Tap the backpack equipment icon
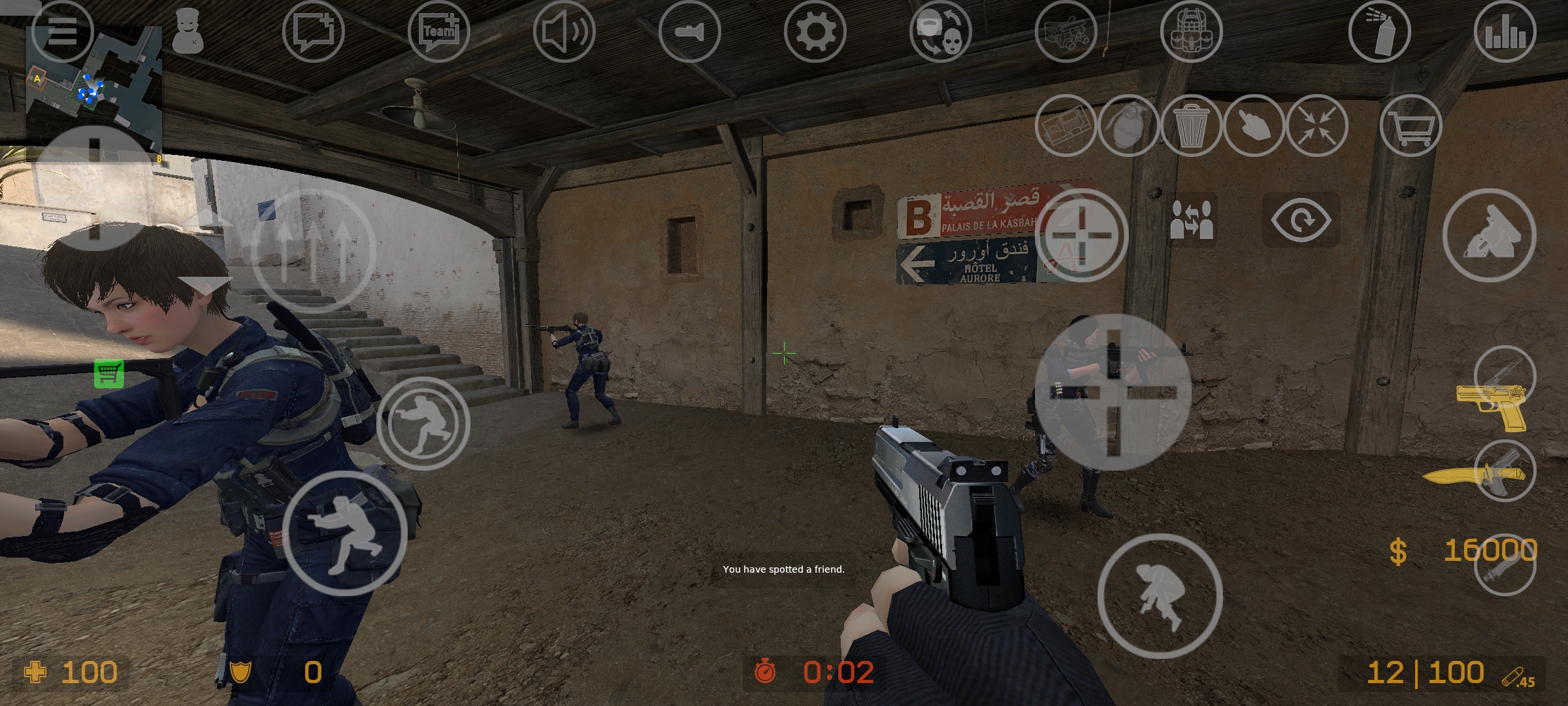This screenshot has height=706, width=1568. [x=1191, y=31]
